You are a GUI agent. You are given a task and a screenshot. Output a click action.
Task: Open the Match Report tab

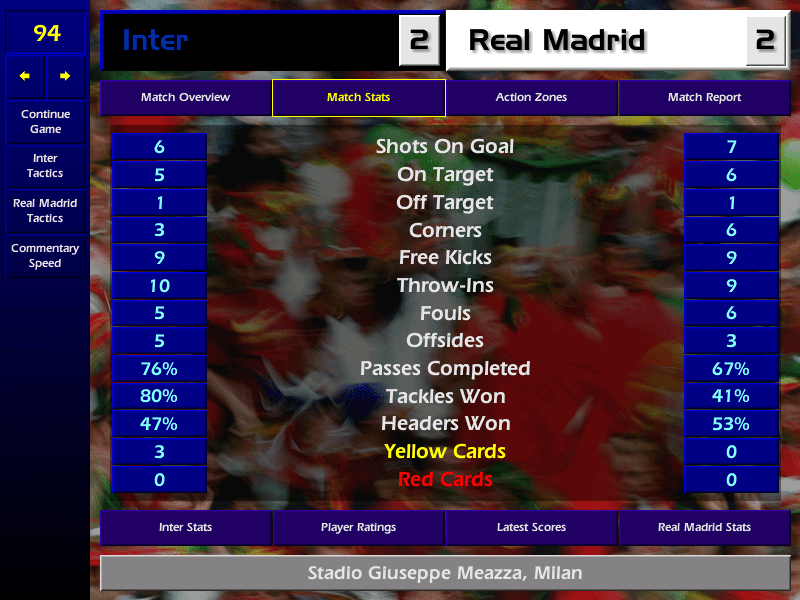click(704, 98)
